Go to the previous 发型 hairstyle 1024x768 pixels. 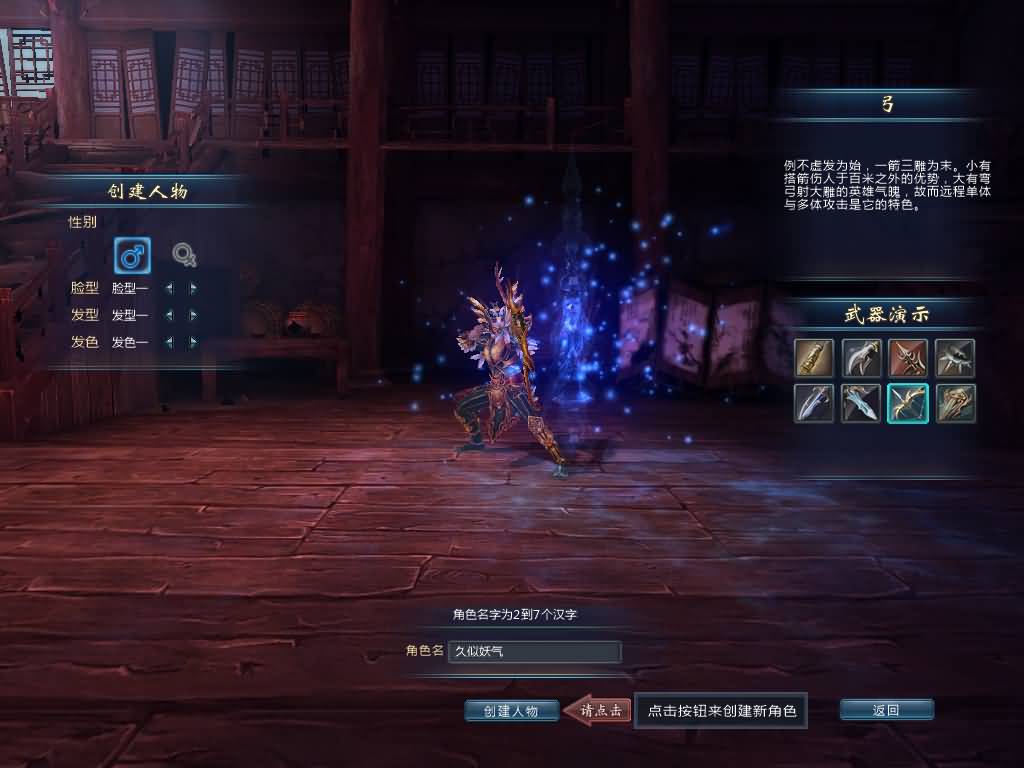tap(168, 315)
